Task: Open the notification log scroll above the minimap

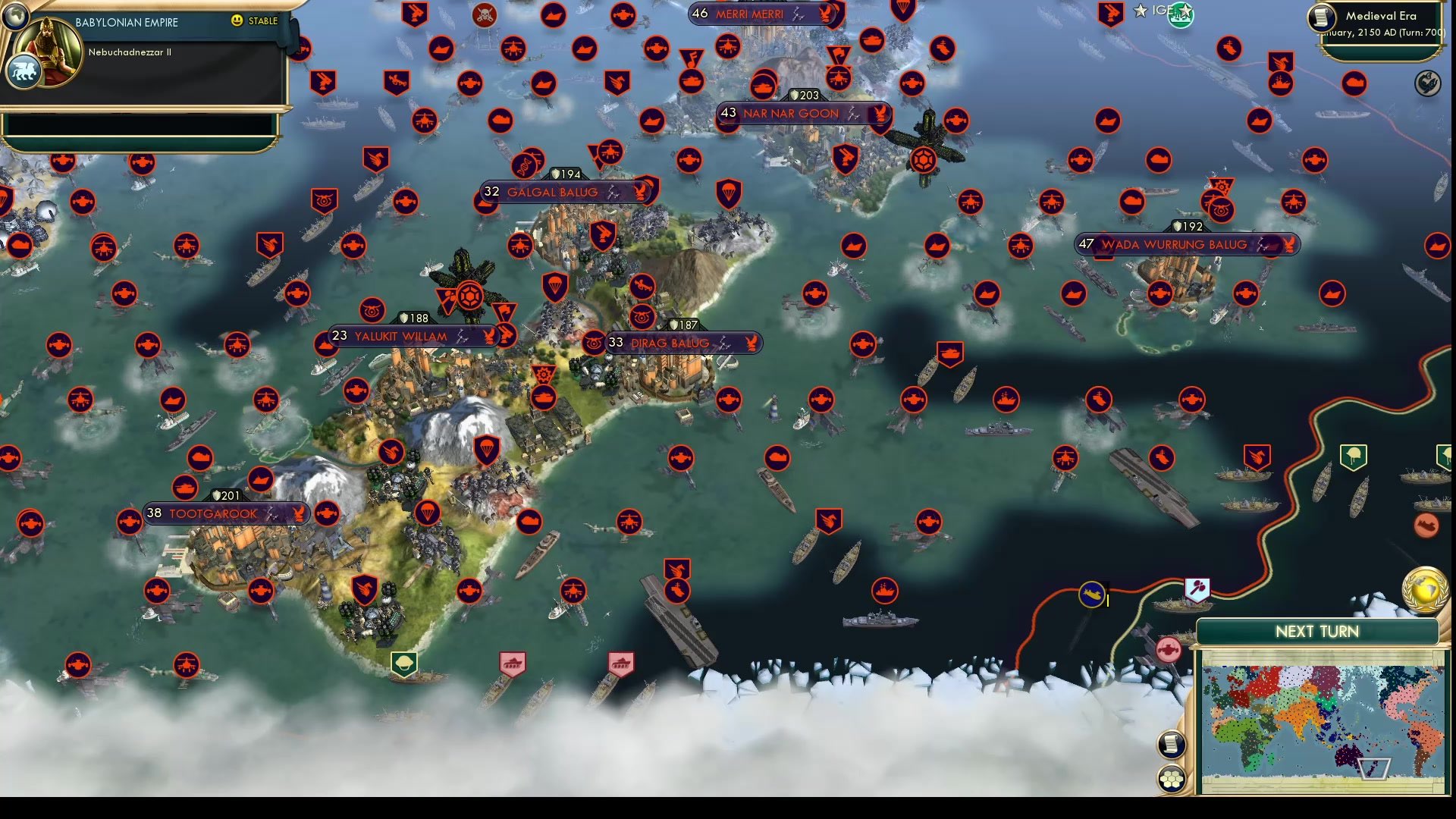Action: (x=1172, y=745)
